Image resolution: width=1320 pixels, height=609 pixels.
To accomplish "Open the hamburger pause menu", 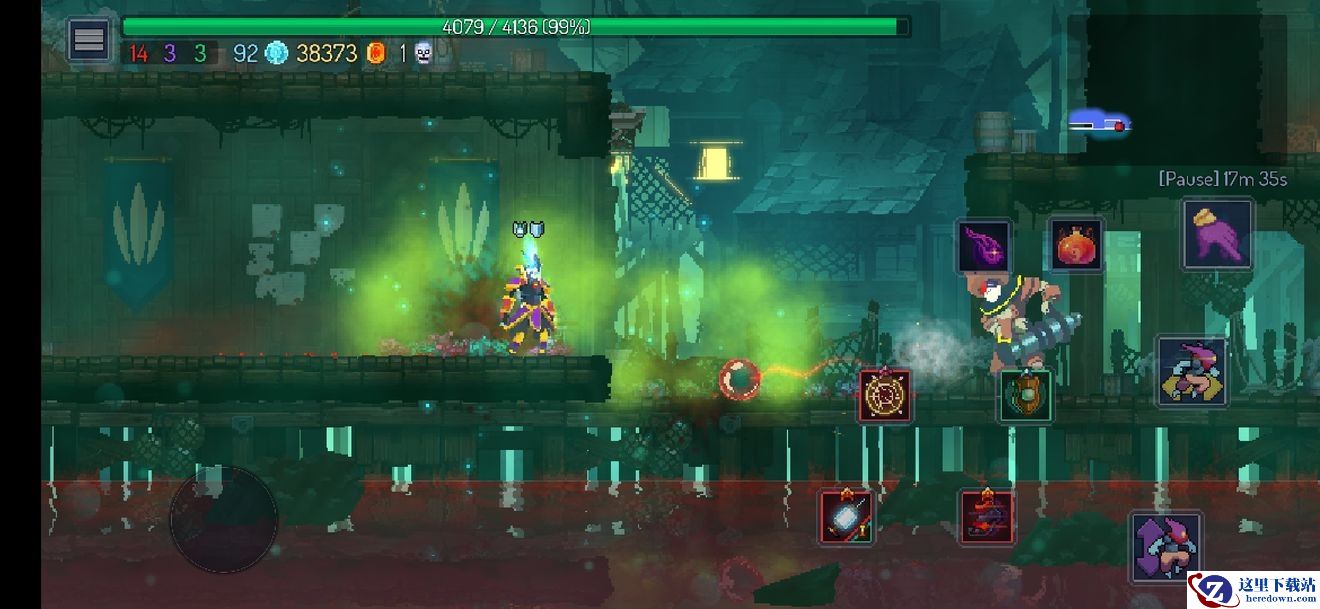I will click(89, 40).
